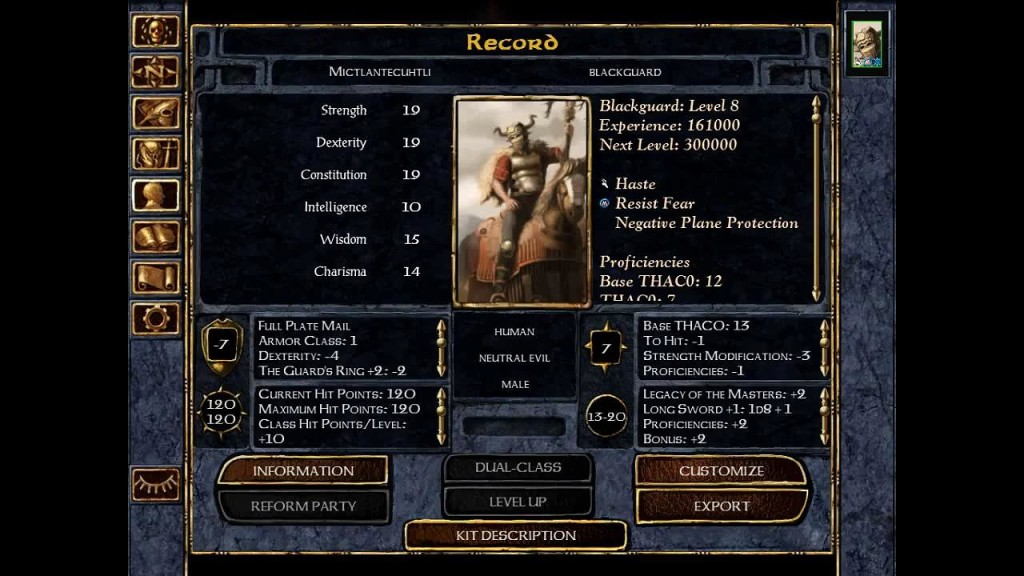Show the Kit Description
1024x576 pixels.
click(x=516, y=535)
